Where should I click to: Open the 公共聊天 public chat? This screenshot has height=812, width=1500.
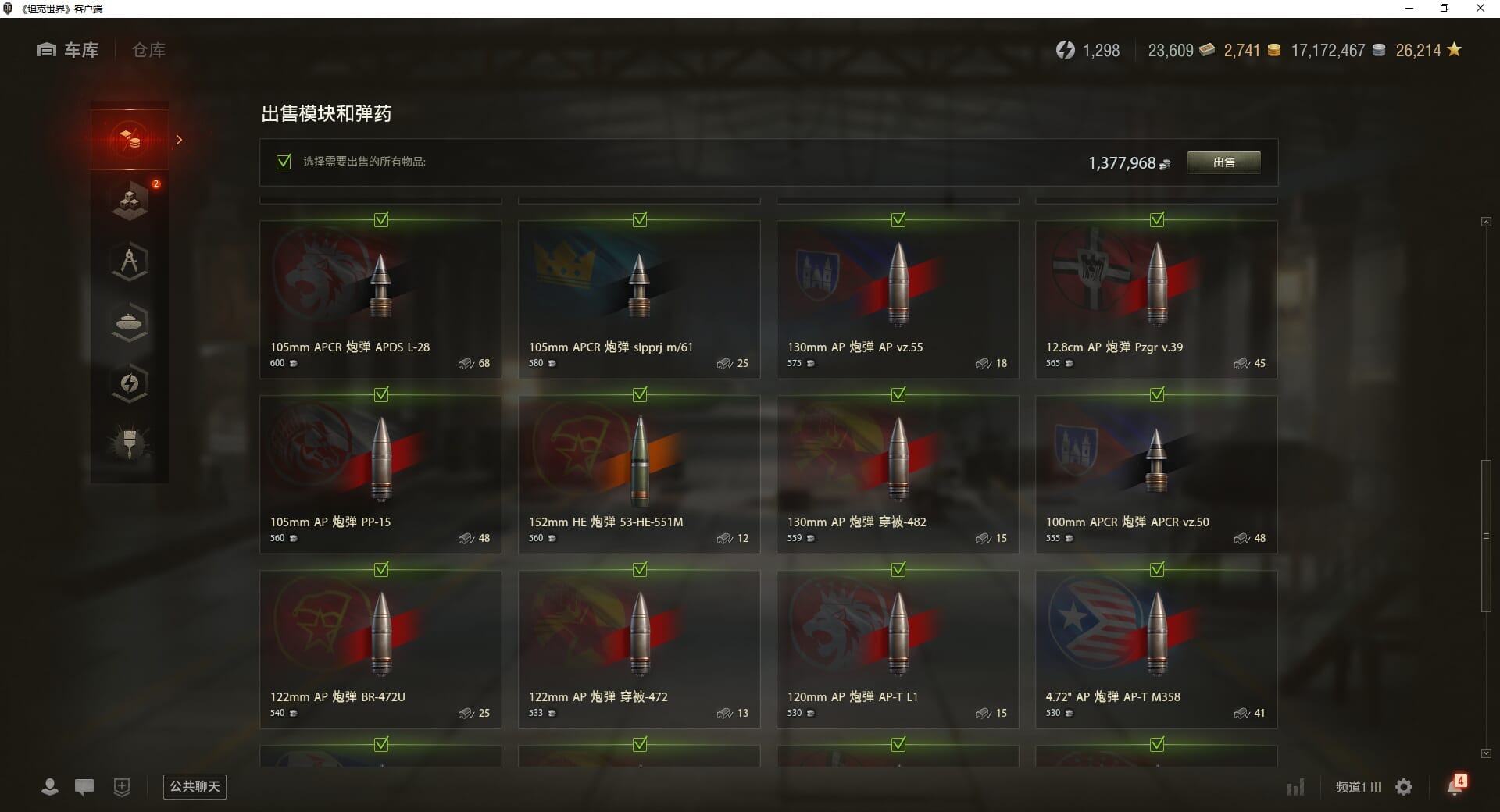click(x=195, y=786)
